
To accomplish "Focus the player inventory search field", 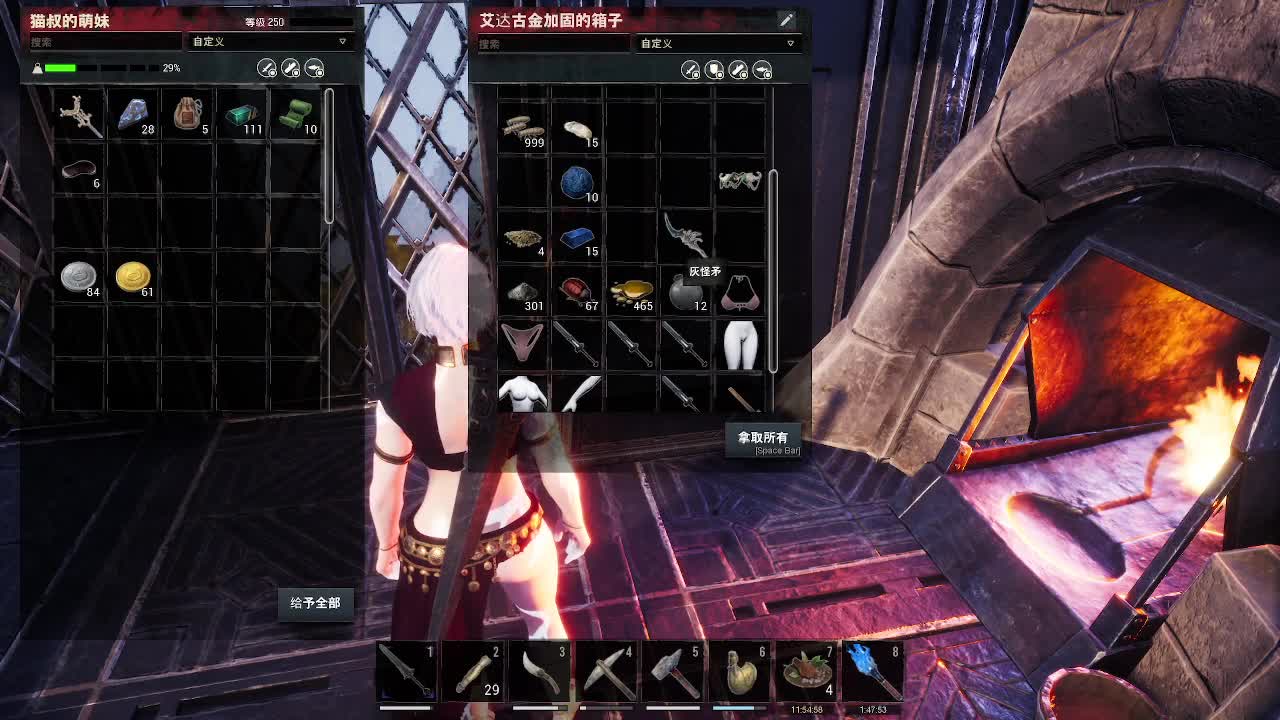I will click(x=105, y=42).
